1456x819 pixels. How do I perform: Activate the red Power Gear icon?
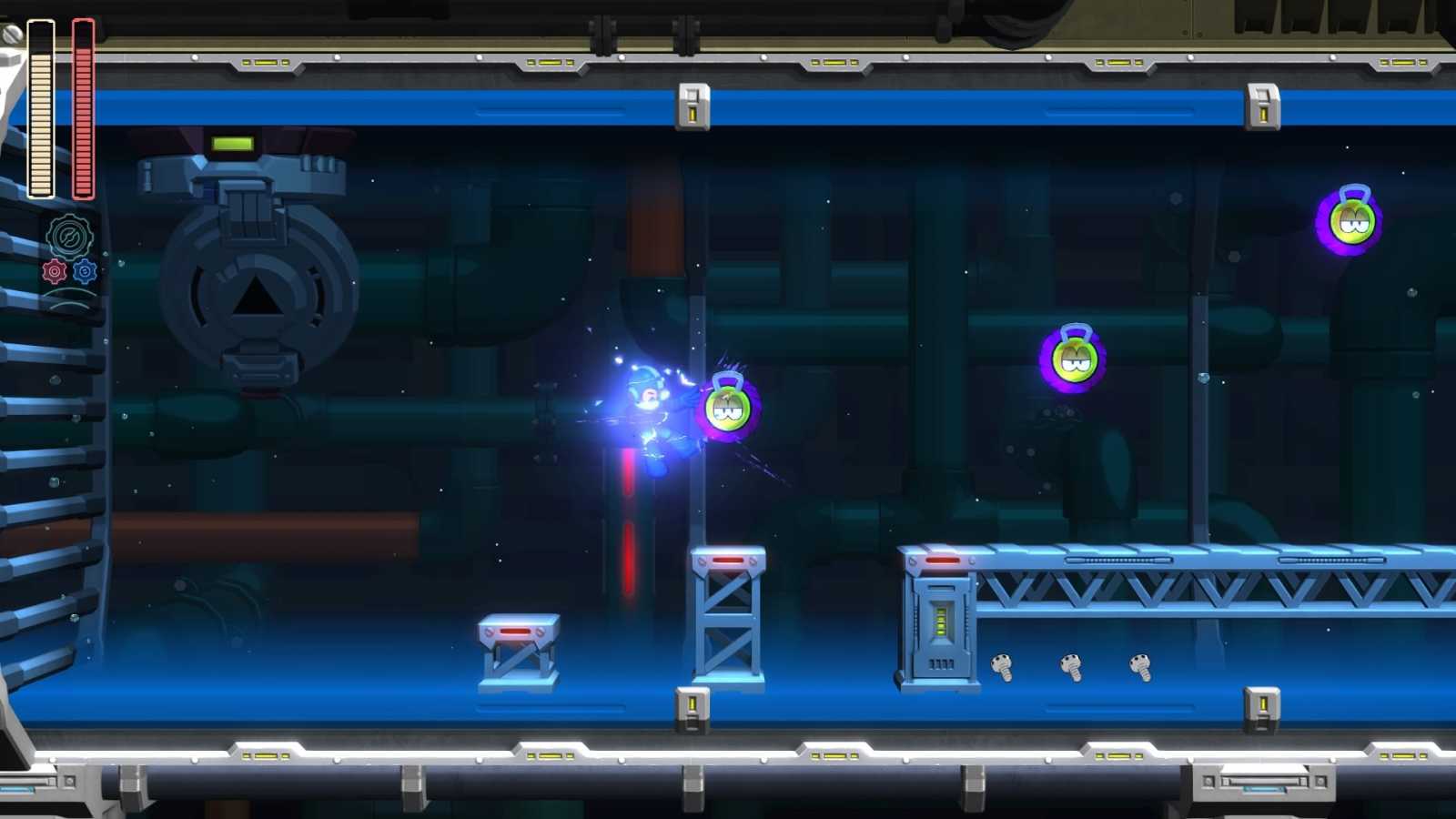point(54,272)
